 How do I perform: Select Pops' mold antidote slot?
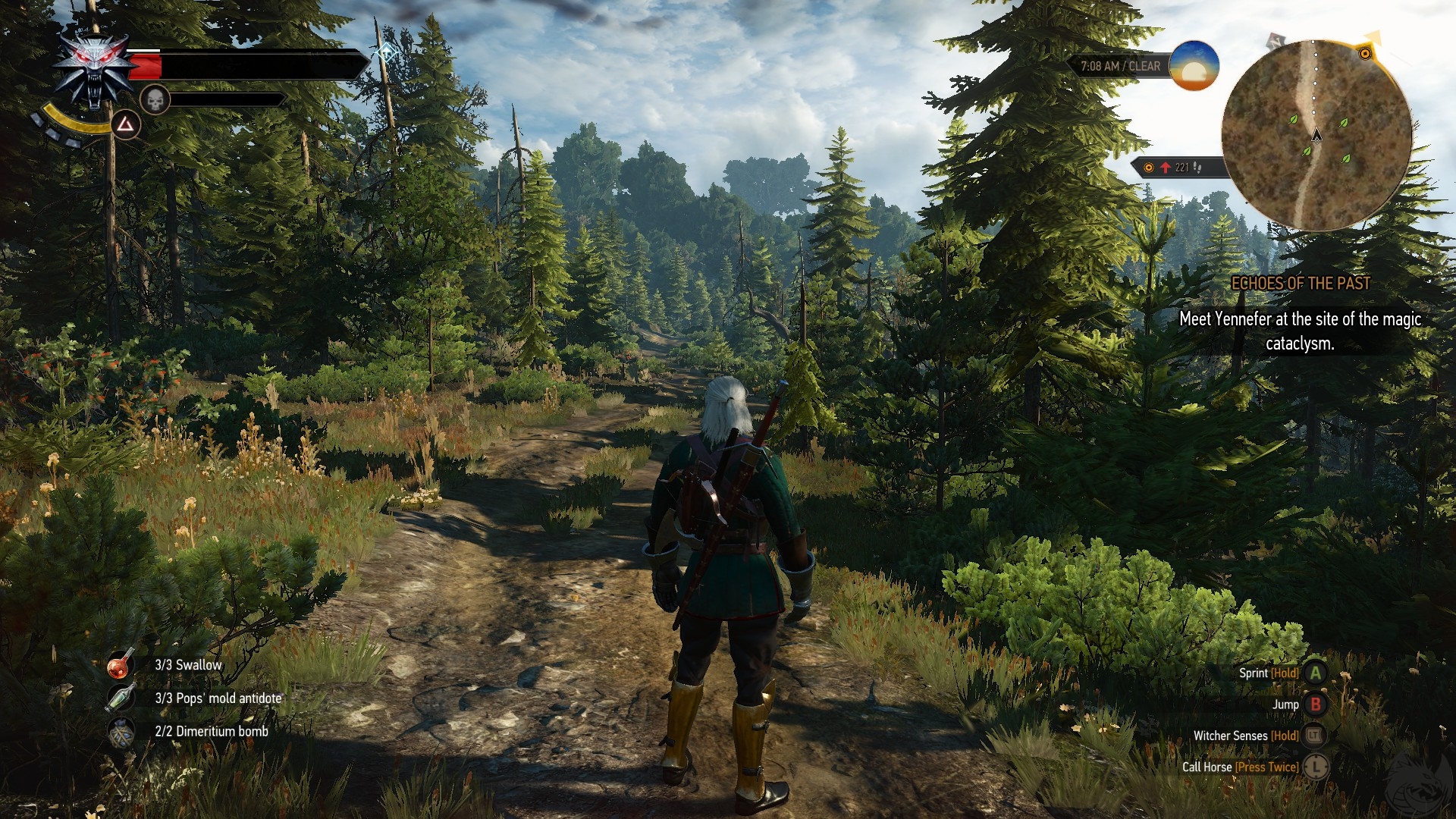point(121,698)
